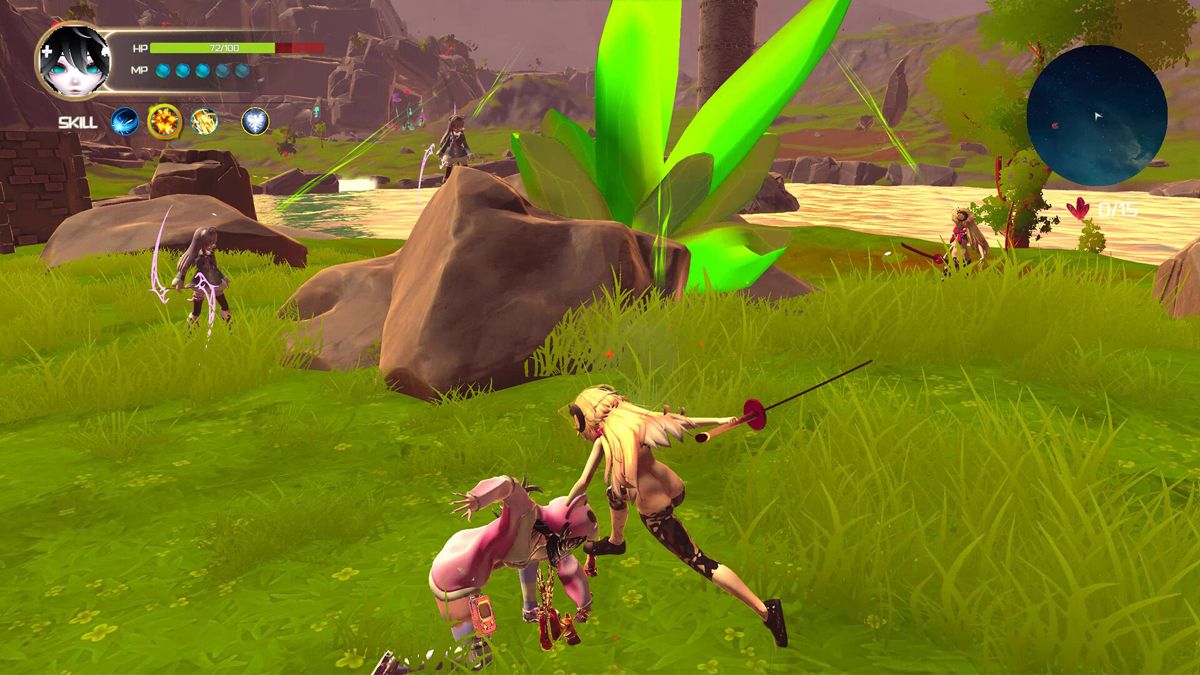Trigger the golden lightning skill
1200x675 pixels.
[x=204, y=121]
